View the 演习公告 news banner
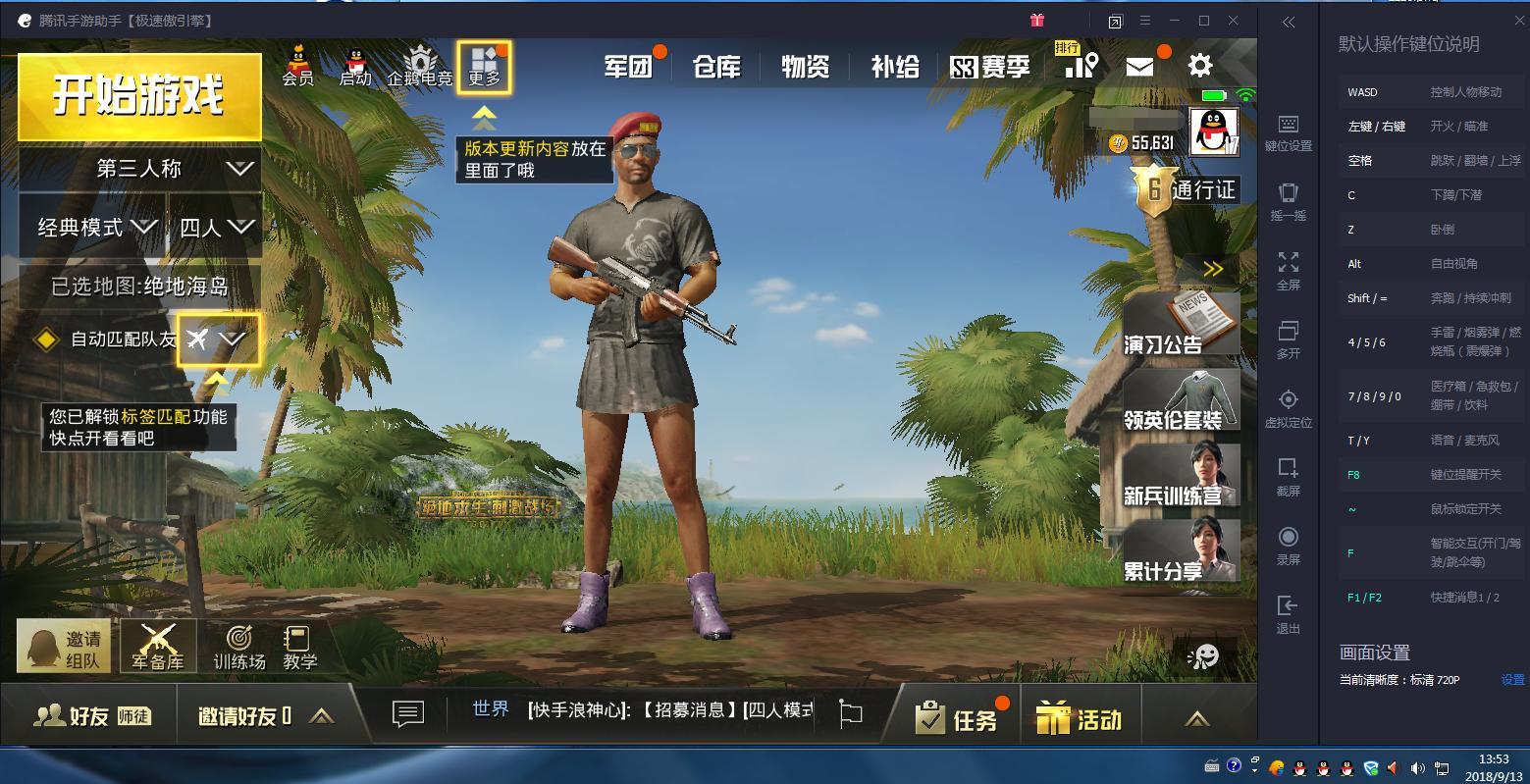 coord(1180,325)
